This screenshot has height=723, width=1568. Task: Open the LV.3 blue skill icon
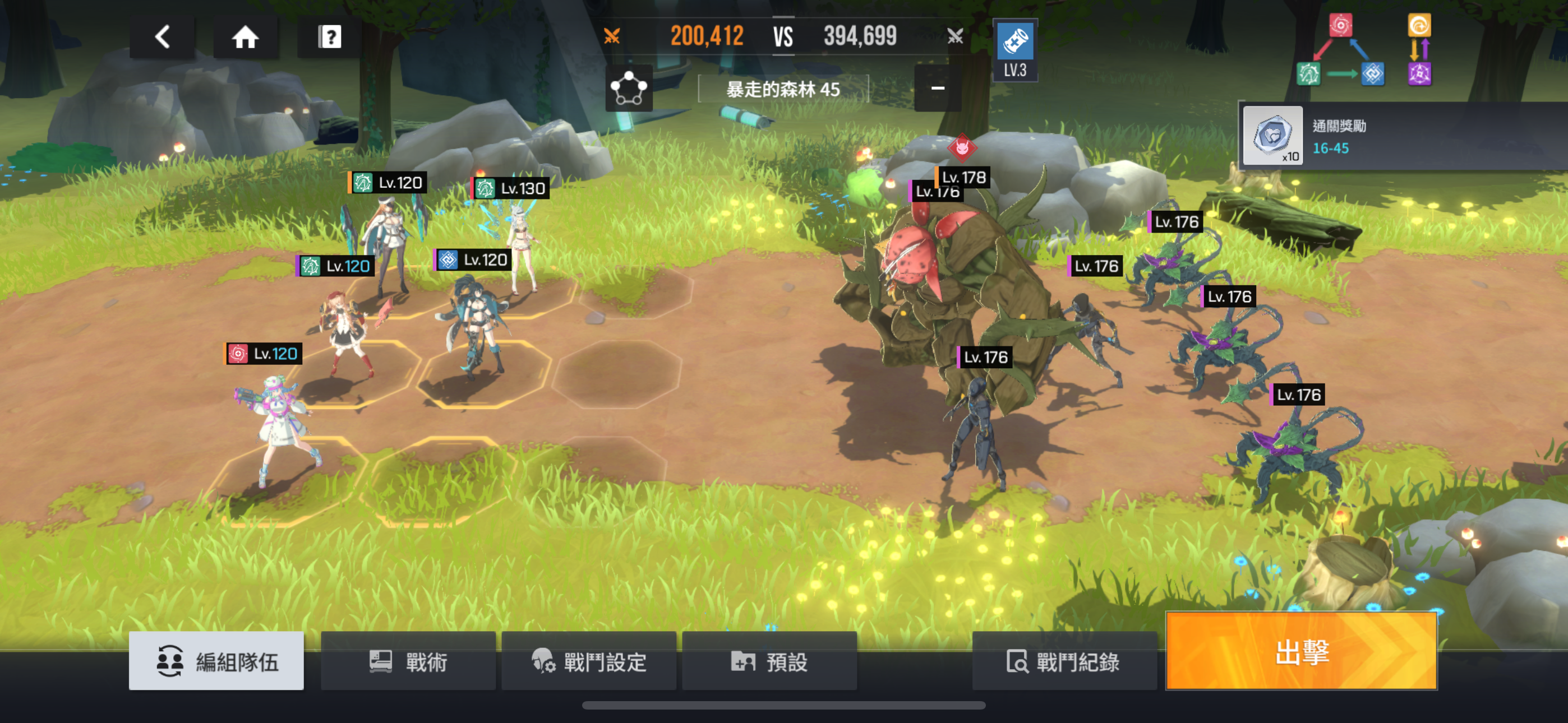pos(1014,50)
